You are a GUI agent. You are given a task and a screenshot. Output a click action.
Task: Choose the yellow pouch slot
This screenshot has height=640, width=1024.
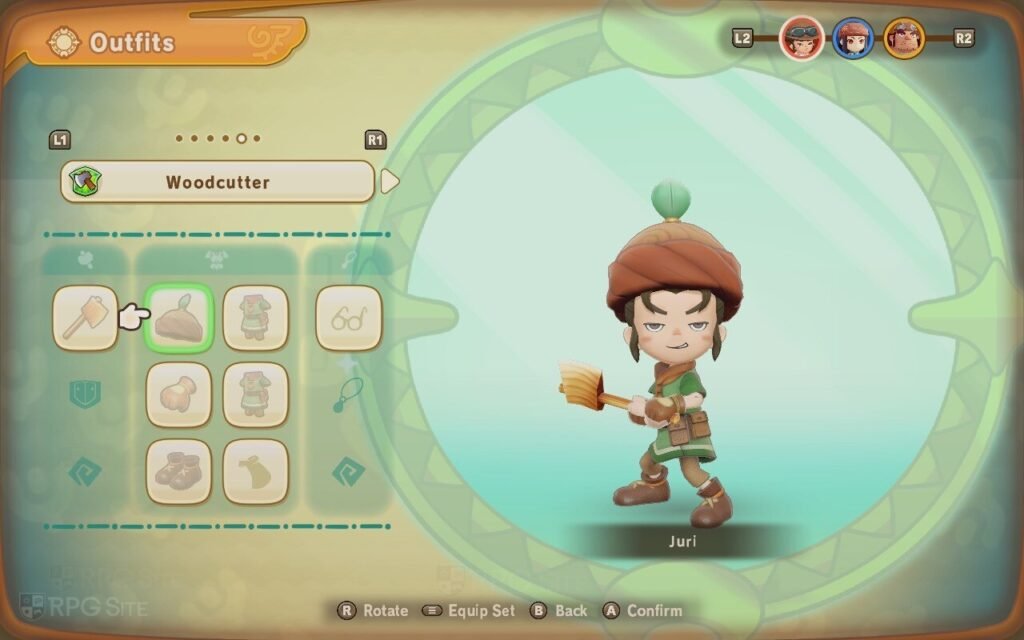point(256,471)
